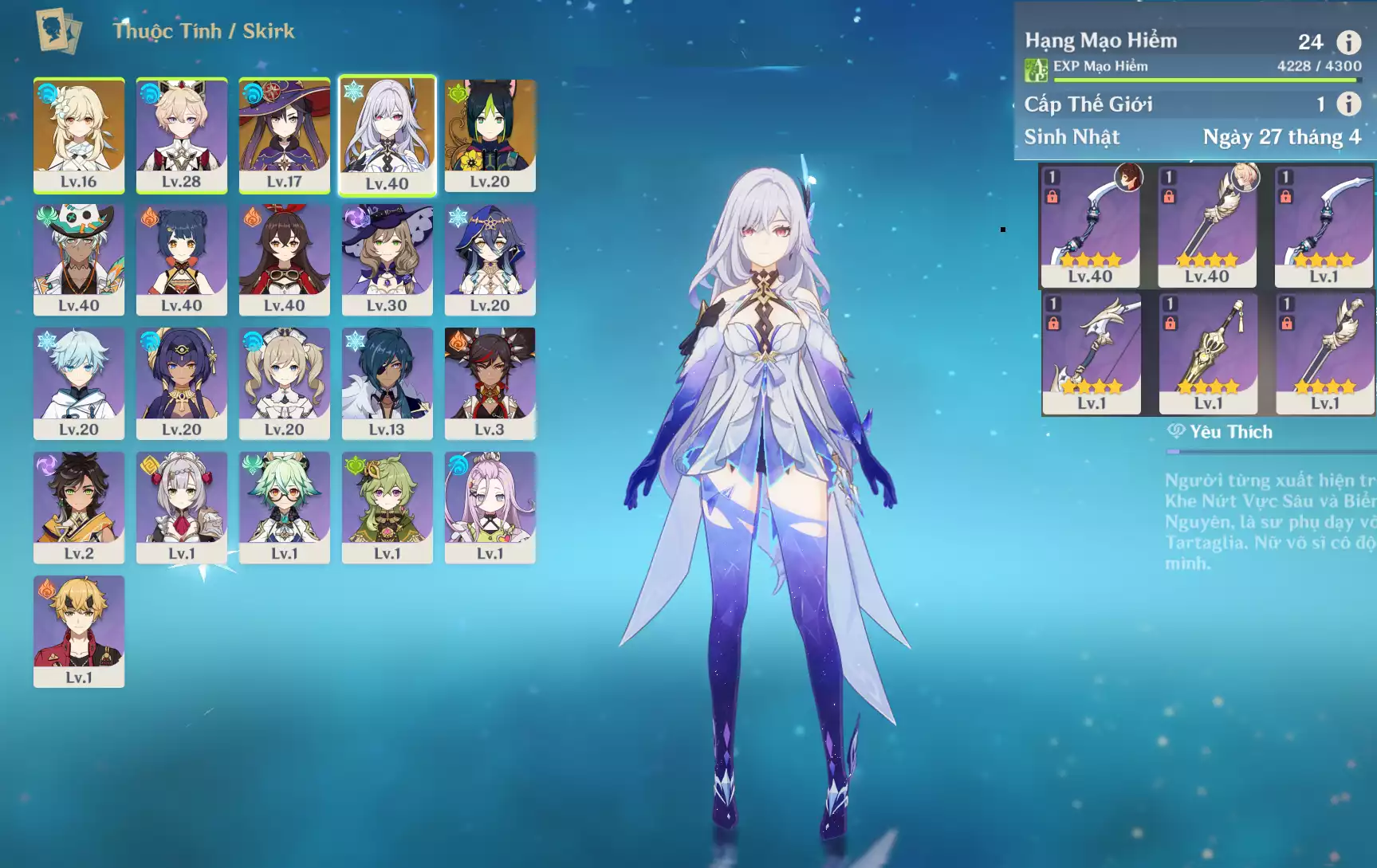Choose the Lv.1 claymore weapon card
This screenshot has height=868, width=1377.
pyautogui.click(x=1208, y=353)
